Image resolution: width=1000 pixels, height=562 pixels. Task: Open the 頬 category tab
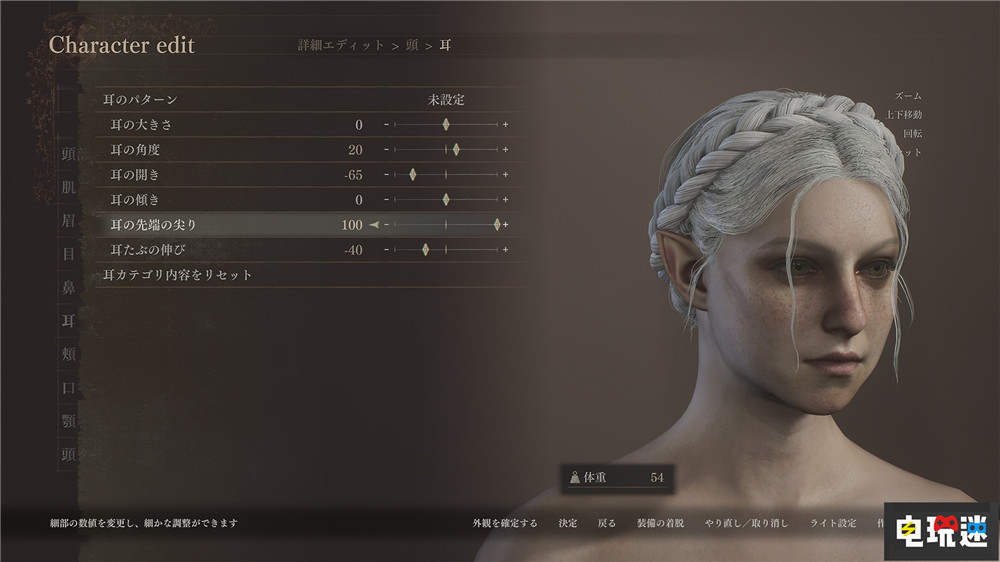point(69,354)
